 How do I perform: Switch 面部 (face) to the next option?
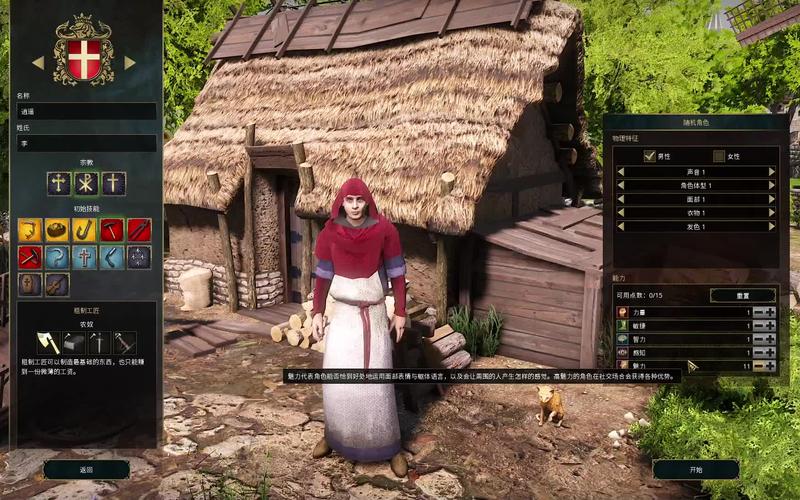pyautogui.click(x=772, y=199)
